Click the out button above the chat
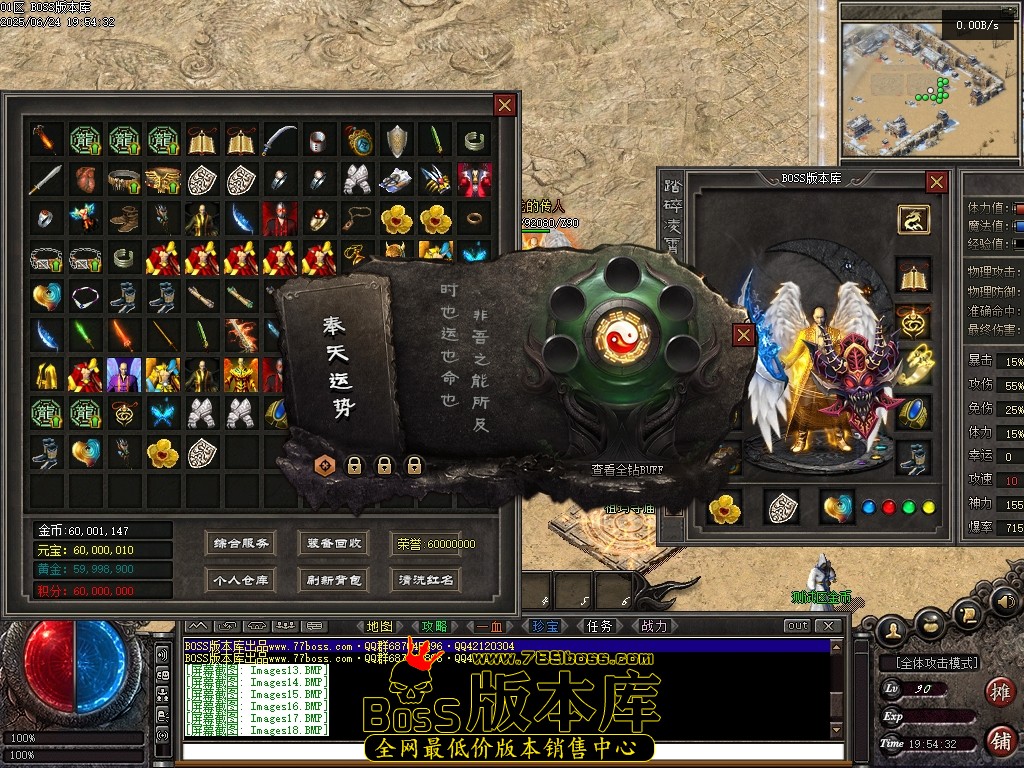The width and height of the screenshot is (1024, 768). (x=797, y=626)
